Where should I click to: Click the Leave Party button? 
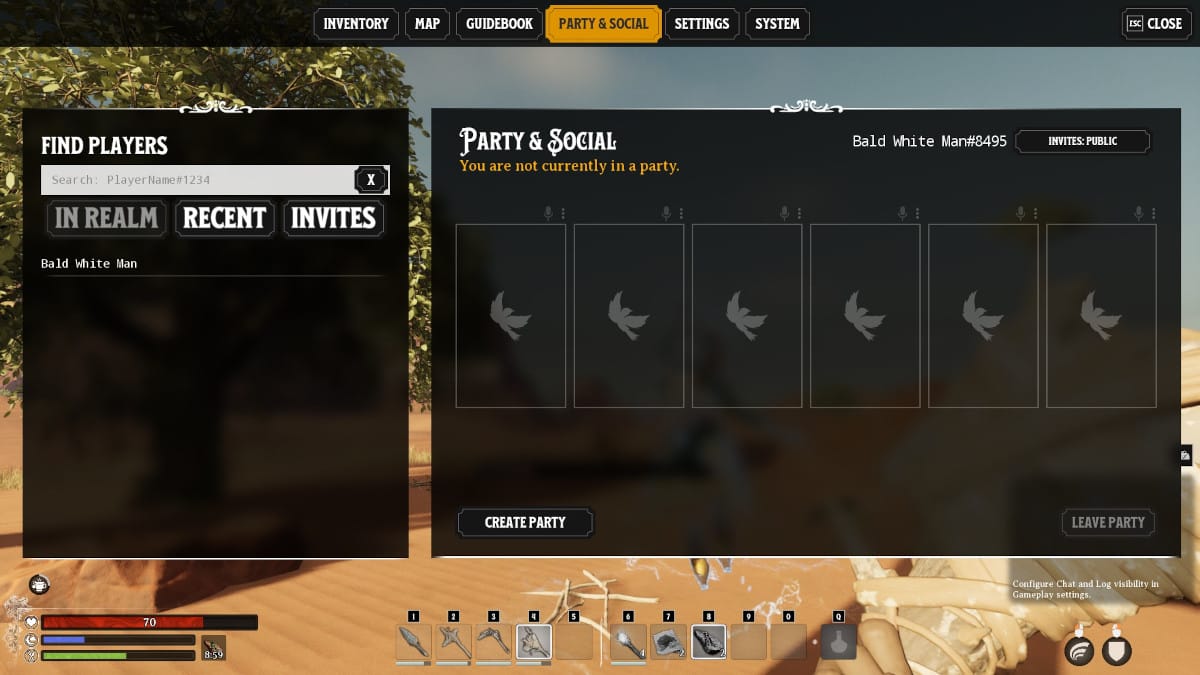point(1108,522)
